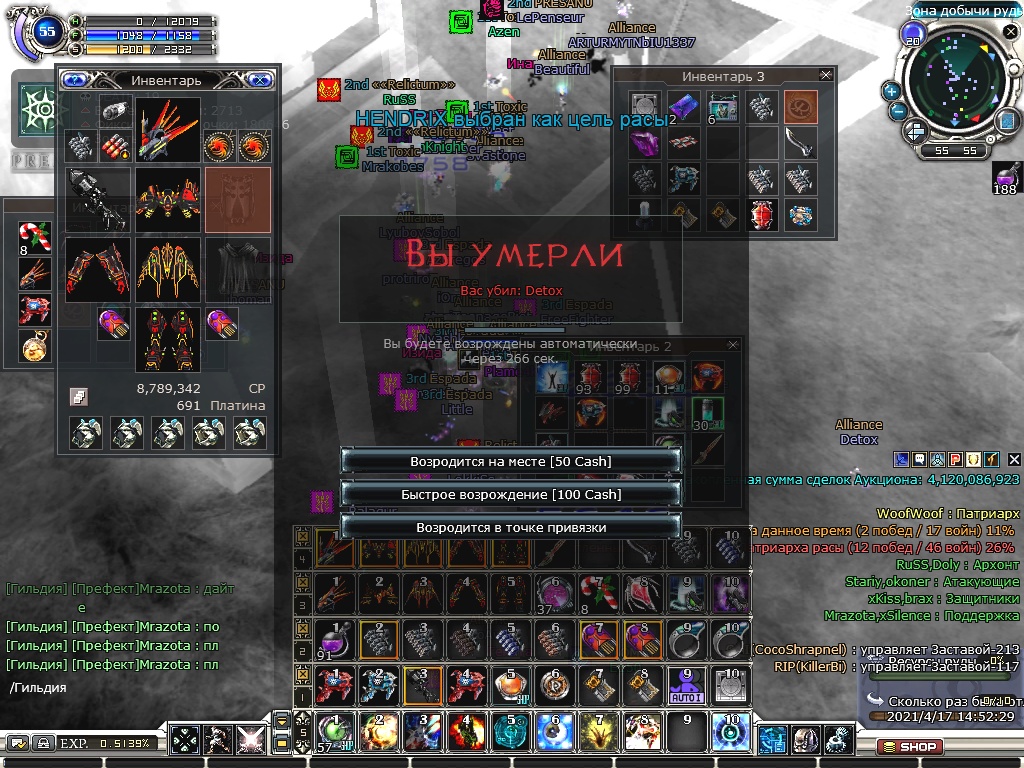Click the equipped black launcher weapon
The width and height of the screenshot is (1024, 768).
click(x=98, y=198)
